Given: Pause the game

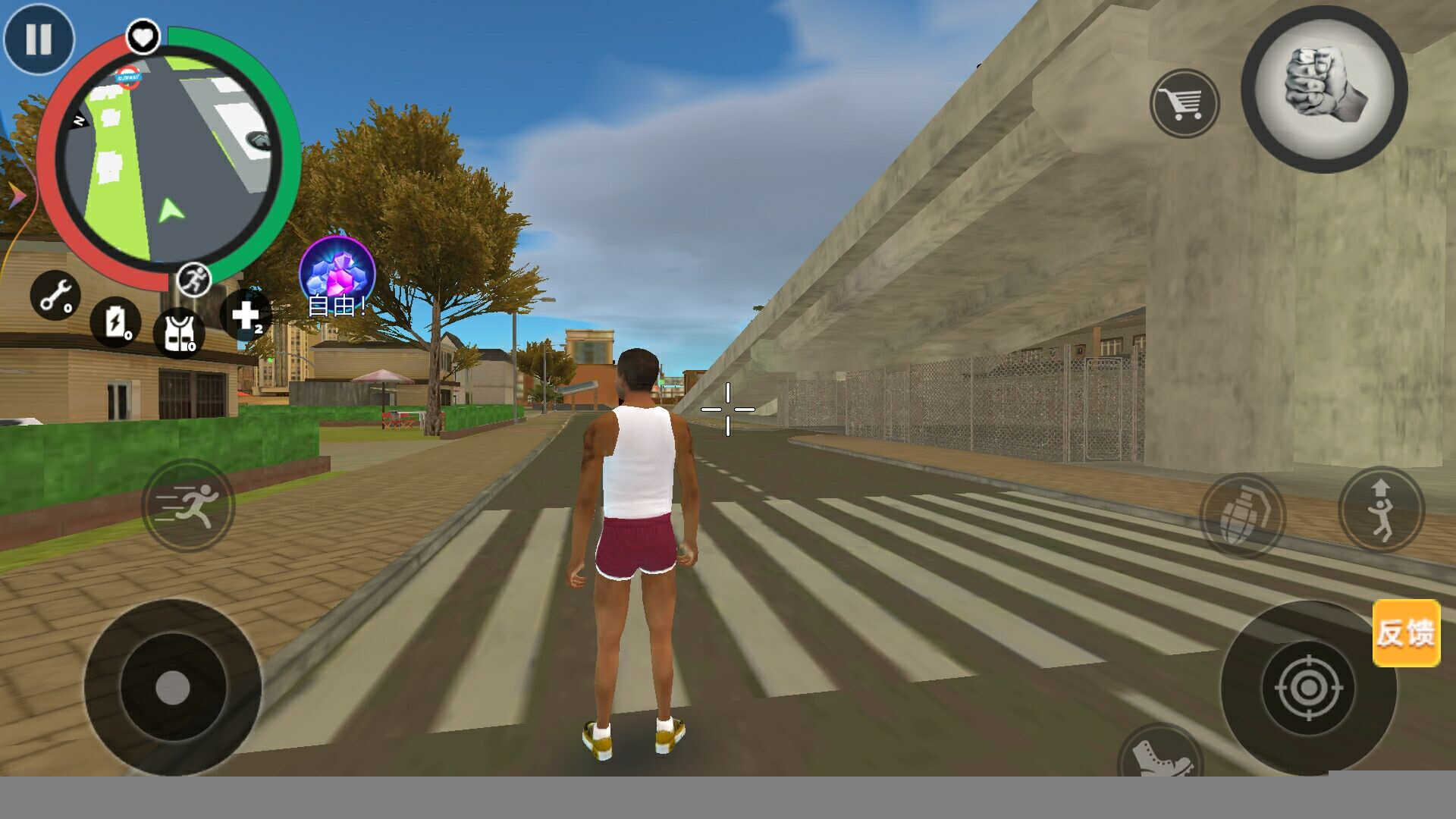Looking at the screenshot, I should click(39, 39).
